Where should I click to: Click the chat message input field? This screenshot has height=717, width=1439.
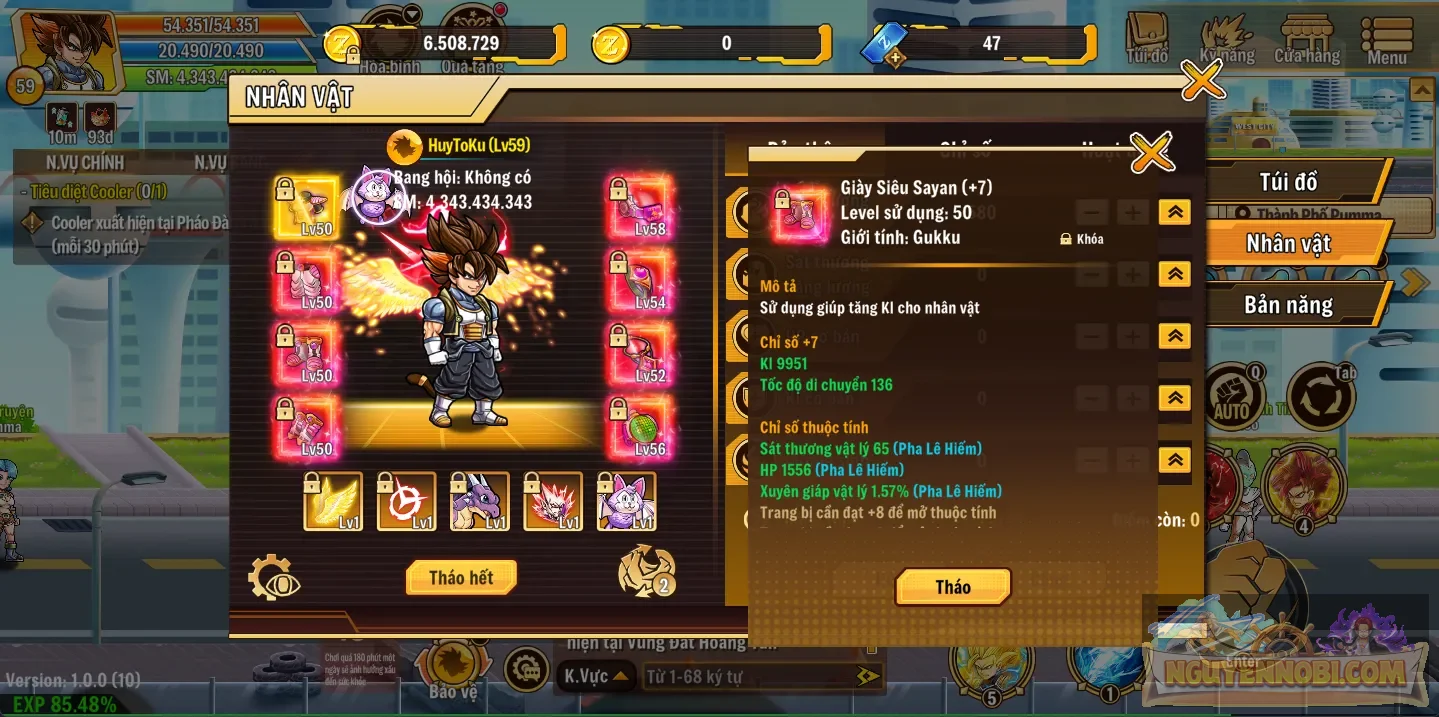[750, 677]
